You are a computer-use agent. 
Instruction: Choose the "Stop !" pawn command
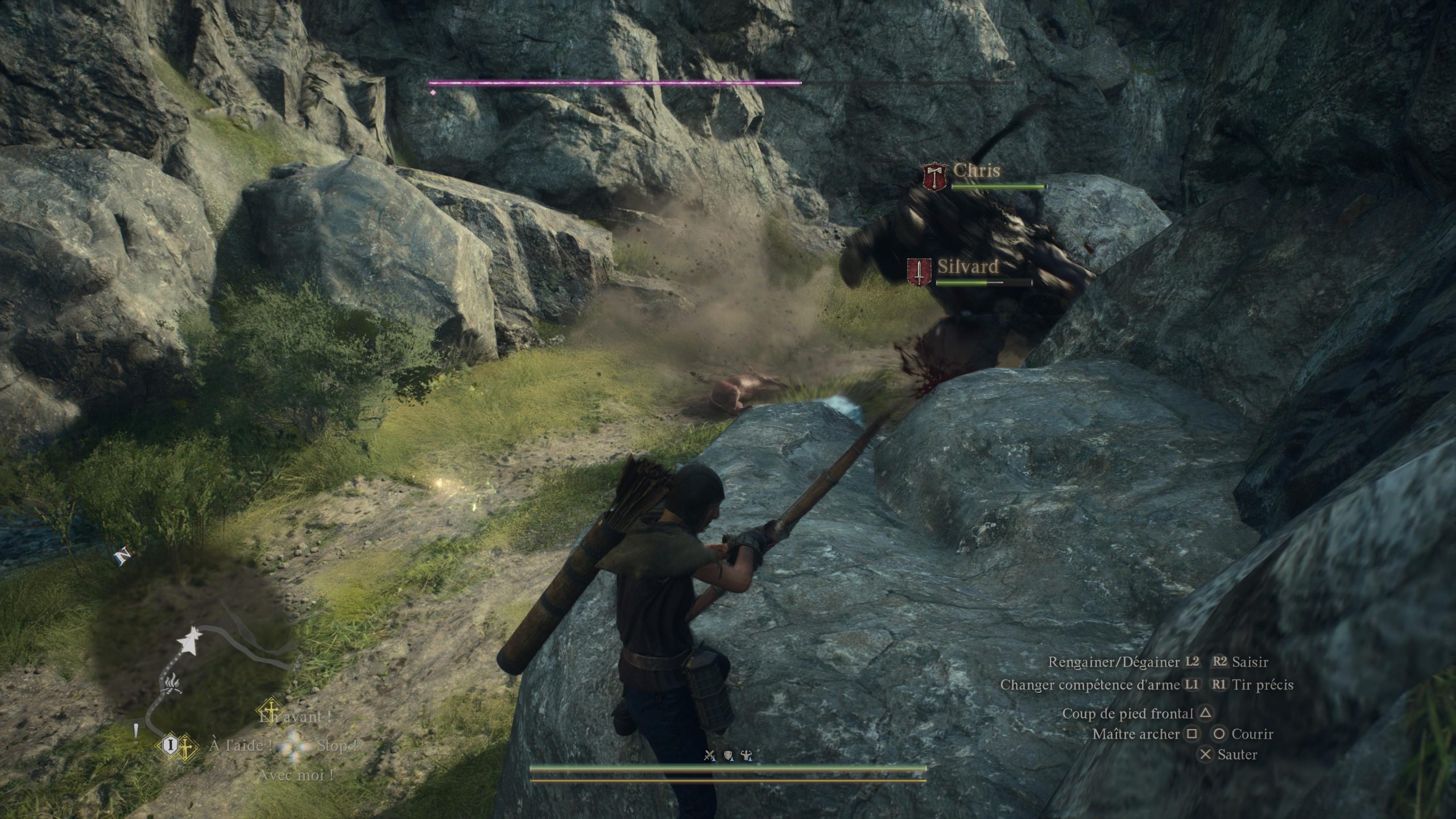tap(338, 745)
